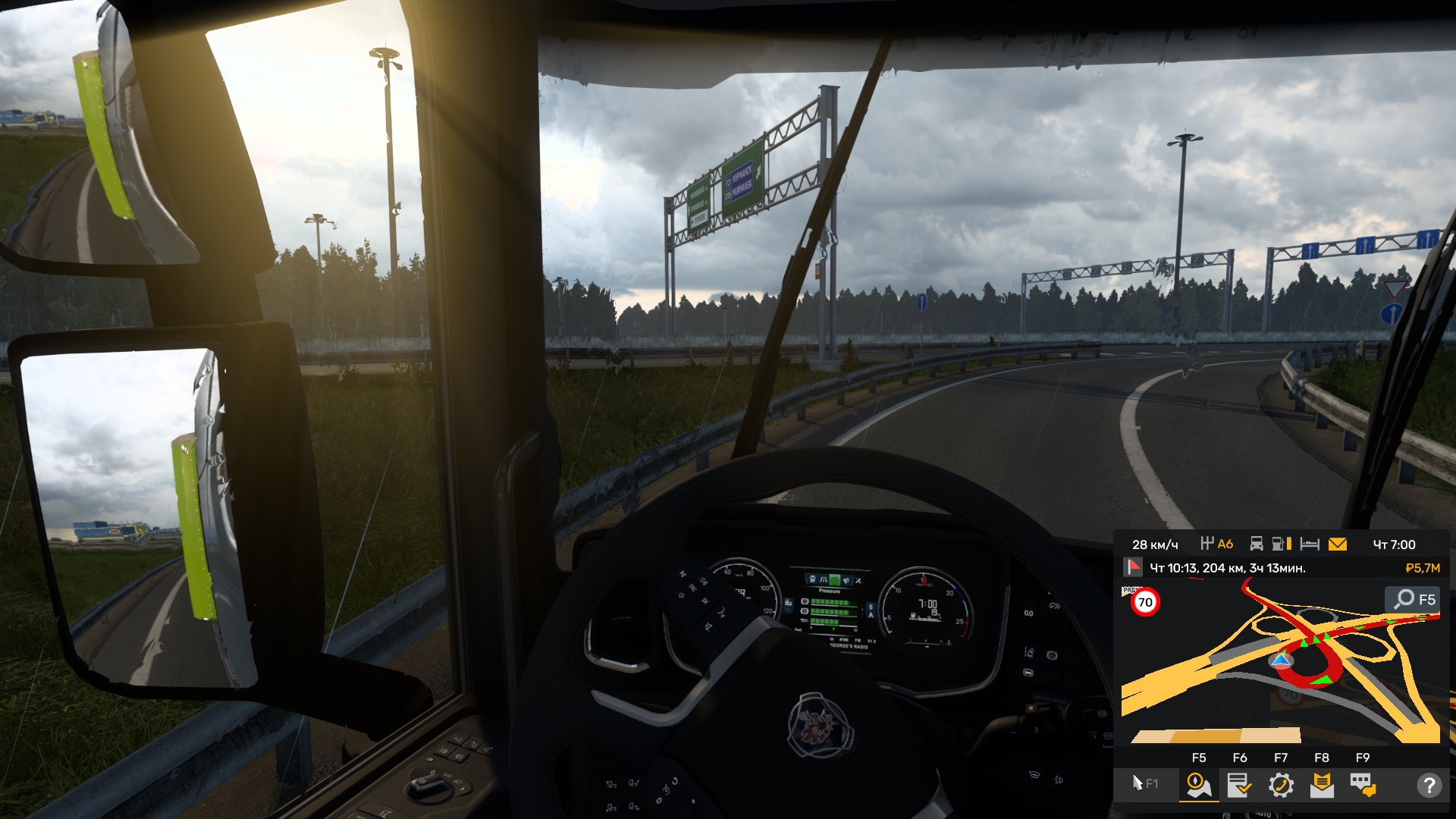Click the truck damage status icon
The image size is (1456, 819).
coord(1257,544)
